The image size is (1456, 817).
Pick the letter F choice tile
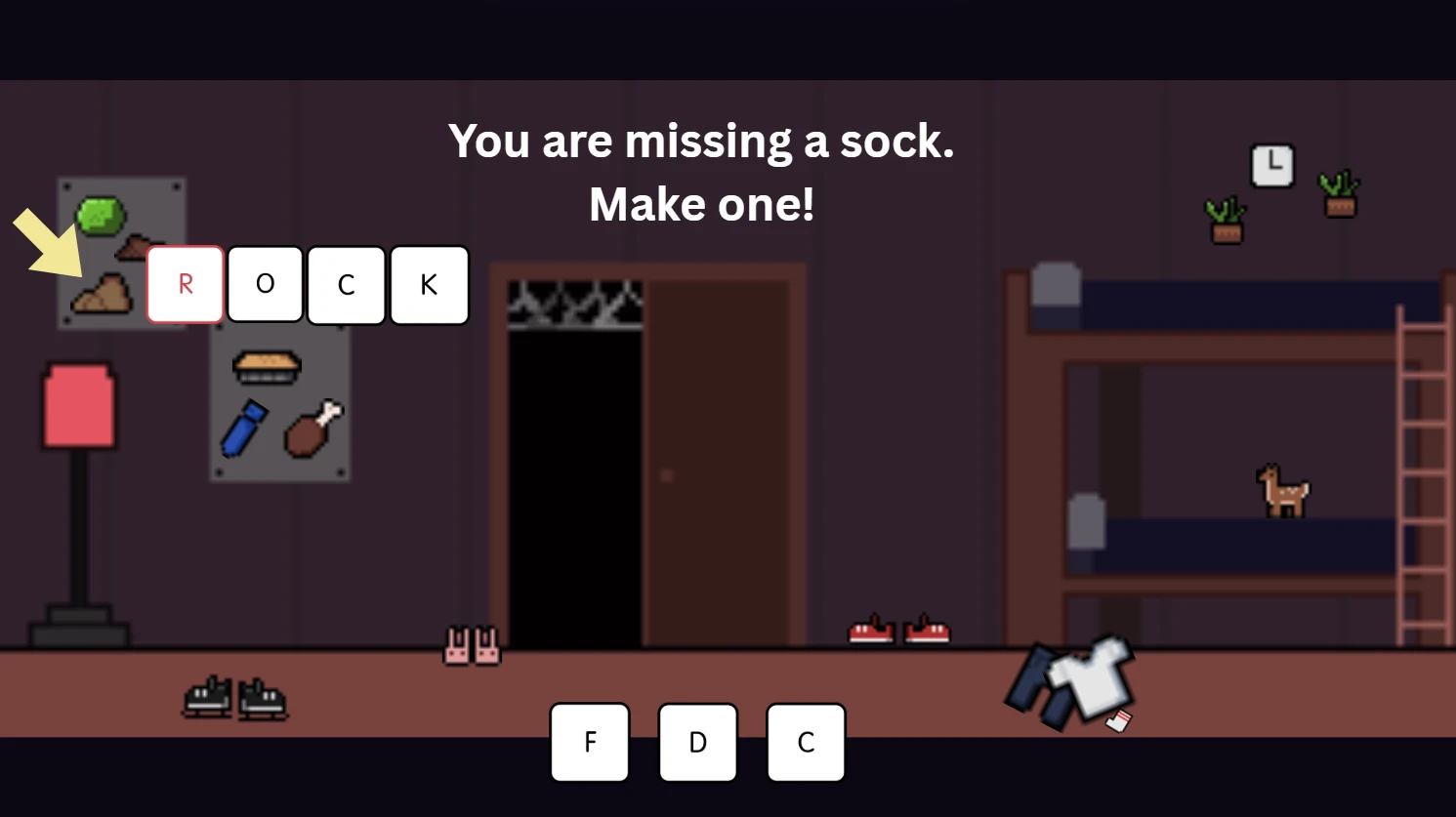[x=590, y=742]
